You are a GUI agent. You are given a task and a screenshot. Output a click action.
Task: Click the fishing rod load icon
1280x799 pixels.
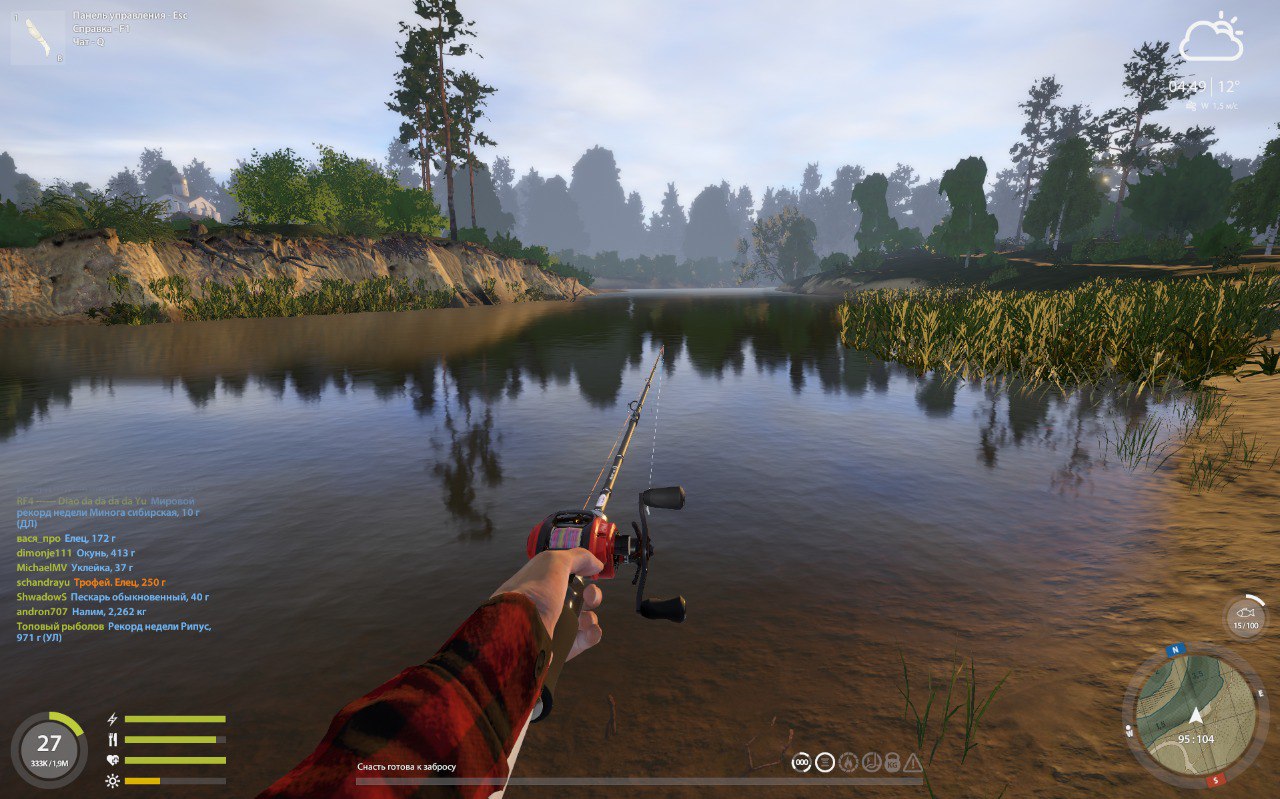[870, 763]
